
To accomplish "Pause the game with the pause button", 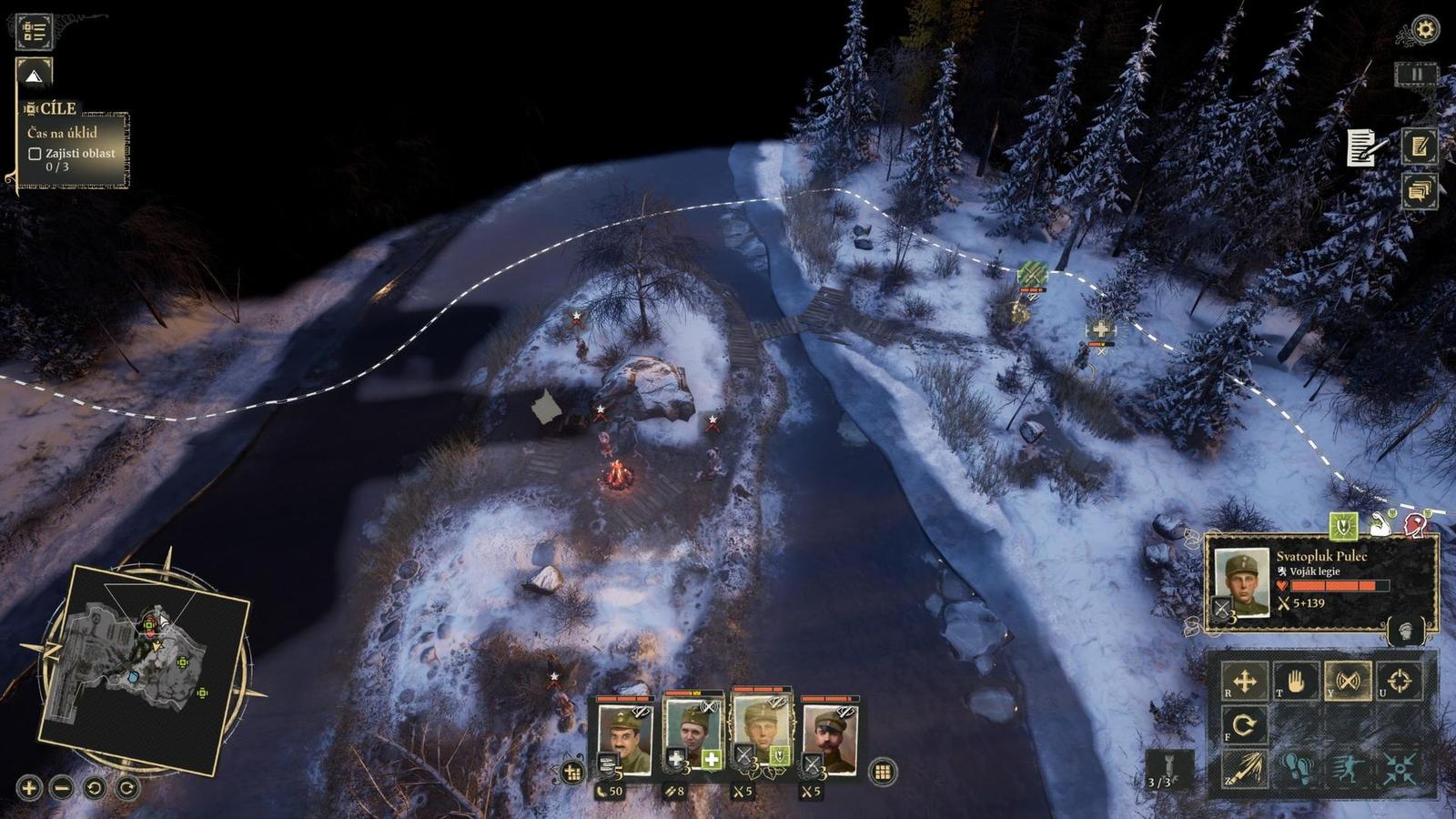I will point(1416,75).
